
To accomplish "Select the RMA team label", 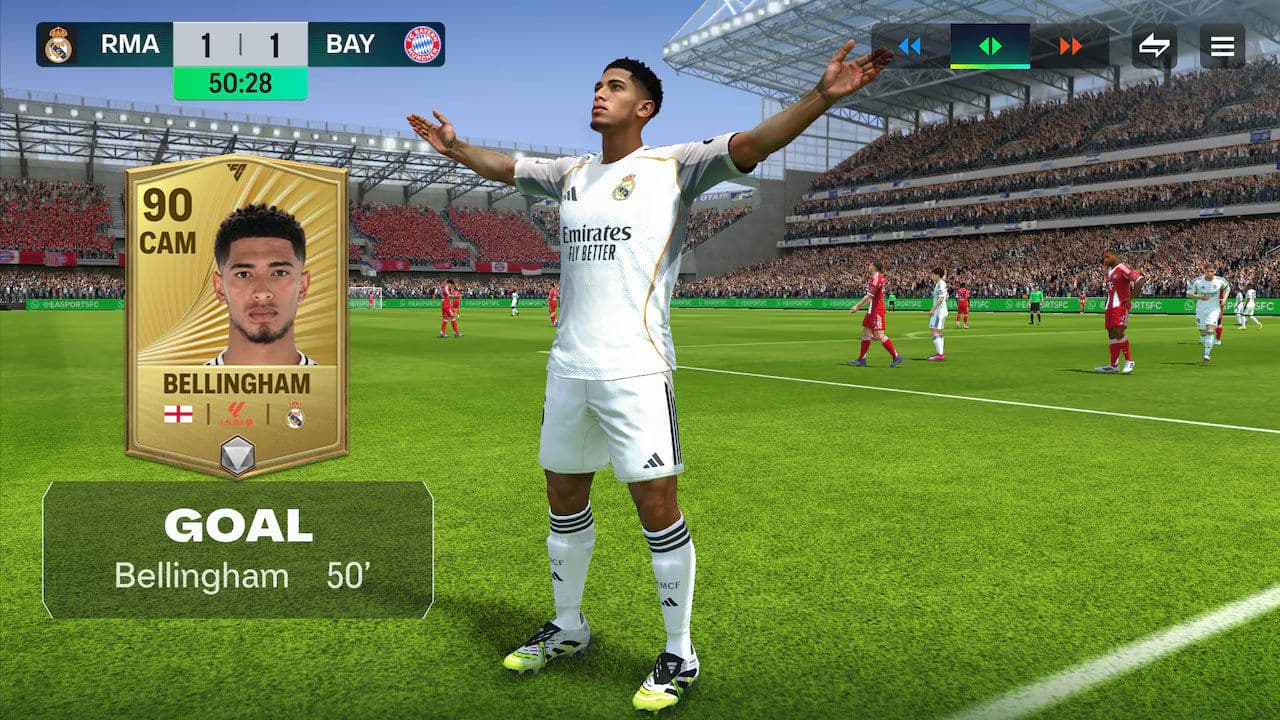I will click(128, 44).
